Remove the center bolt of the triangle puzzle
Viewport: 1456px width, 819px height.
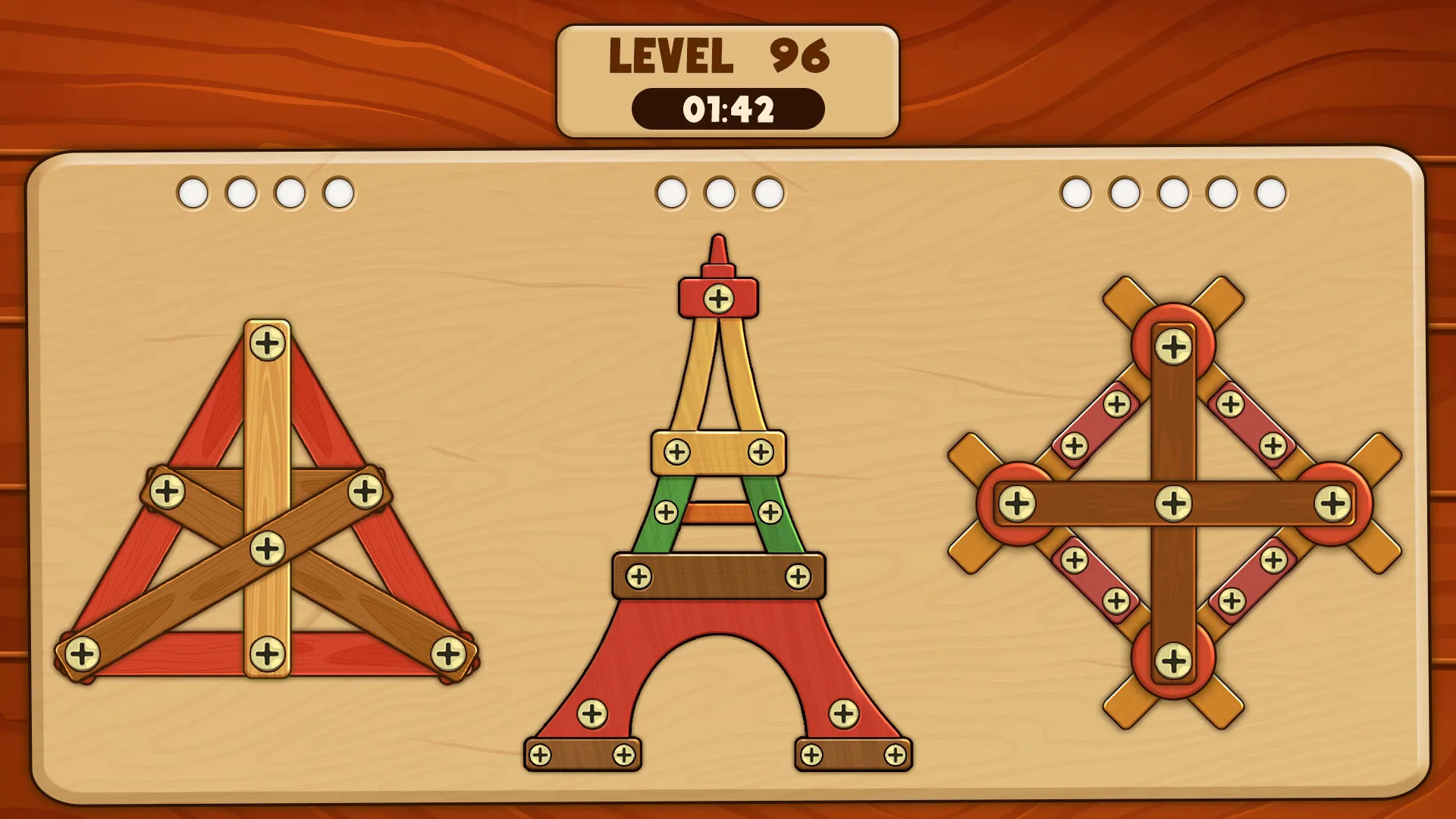tap(265, 544)
